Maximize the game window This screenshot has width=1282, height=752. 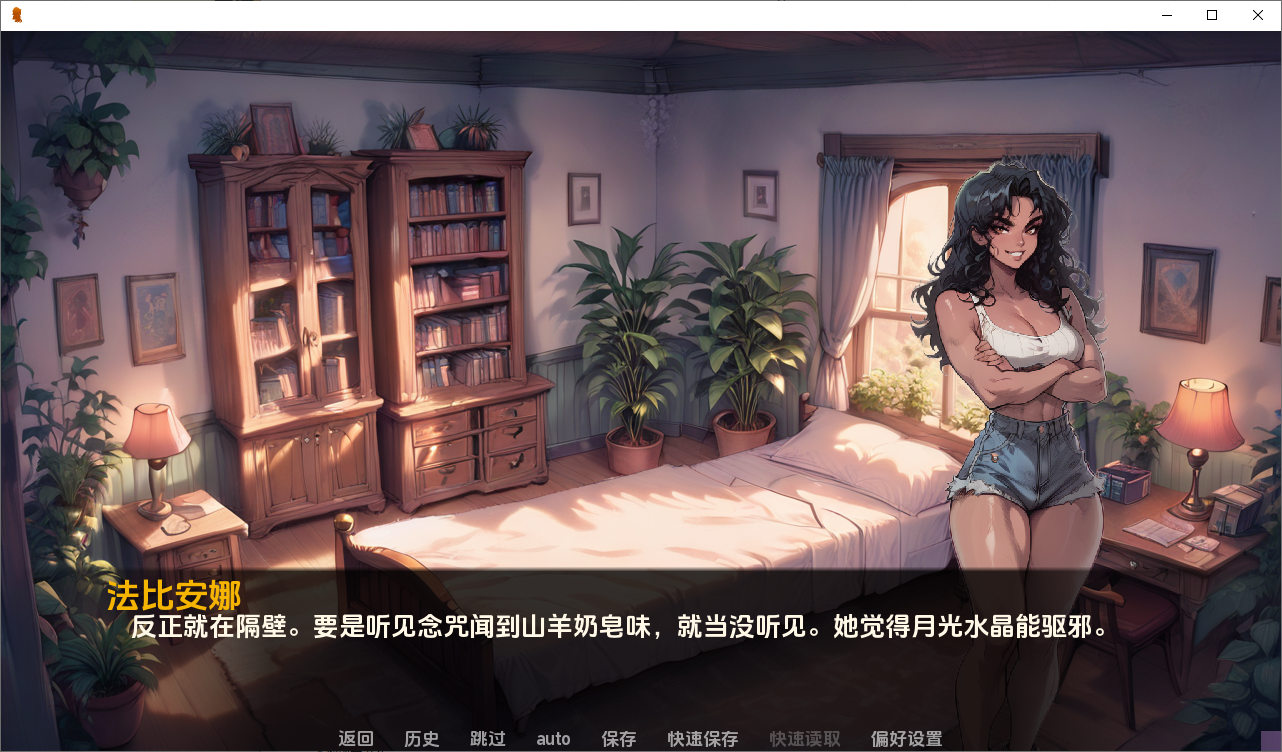click(x=1211, y=15)
